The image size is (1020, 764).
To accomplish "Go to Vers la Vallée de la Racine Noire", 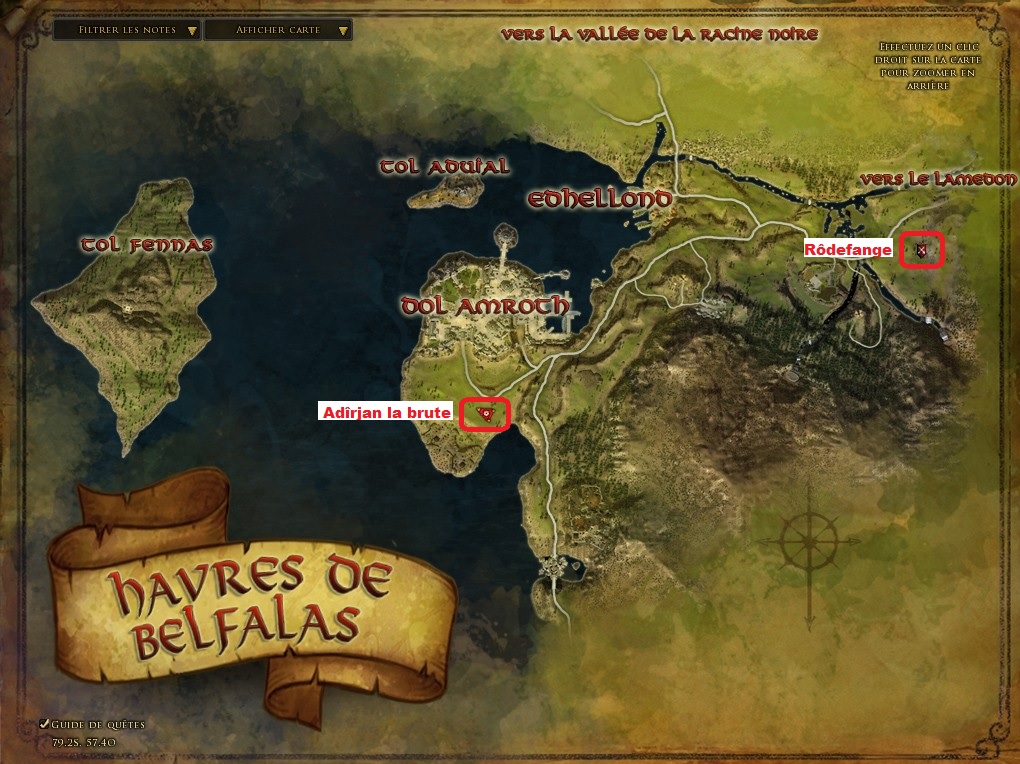I will click(660, 35).
